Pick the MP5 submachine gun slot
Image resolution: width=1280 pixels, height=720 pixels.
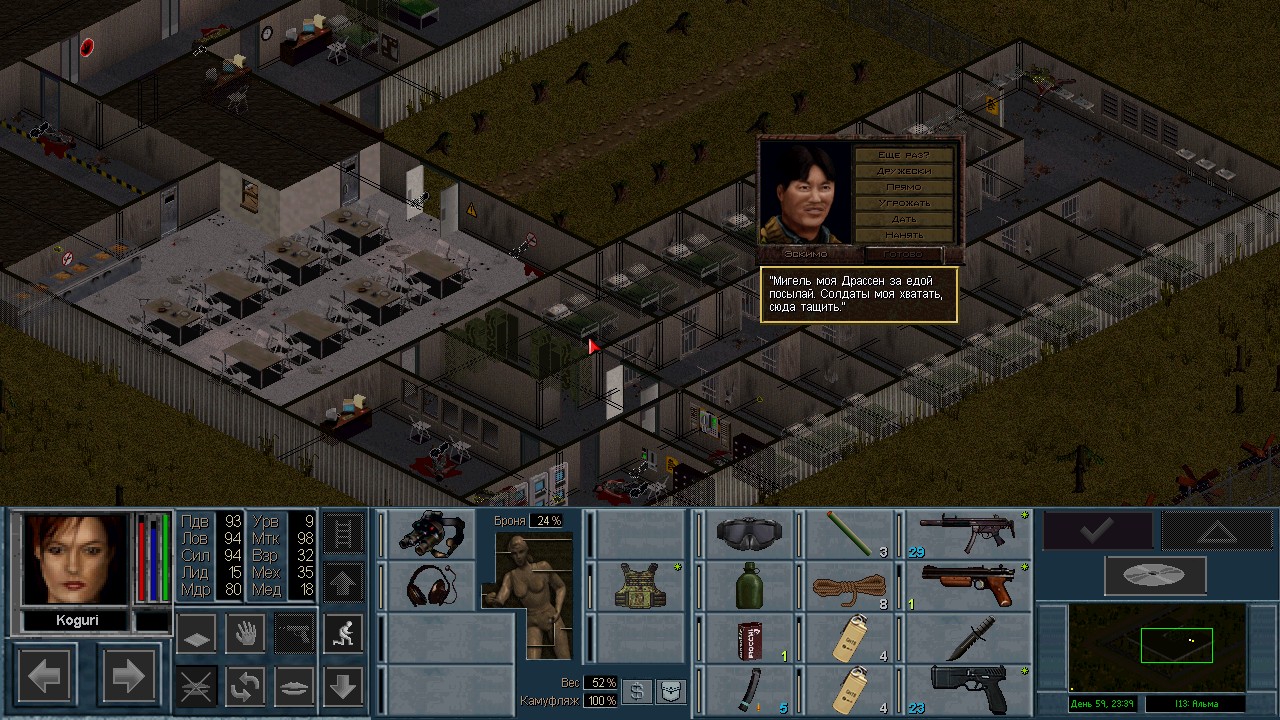point(968,534)
